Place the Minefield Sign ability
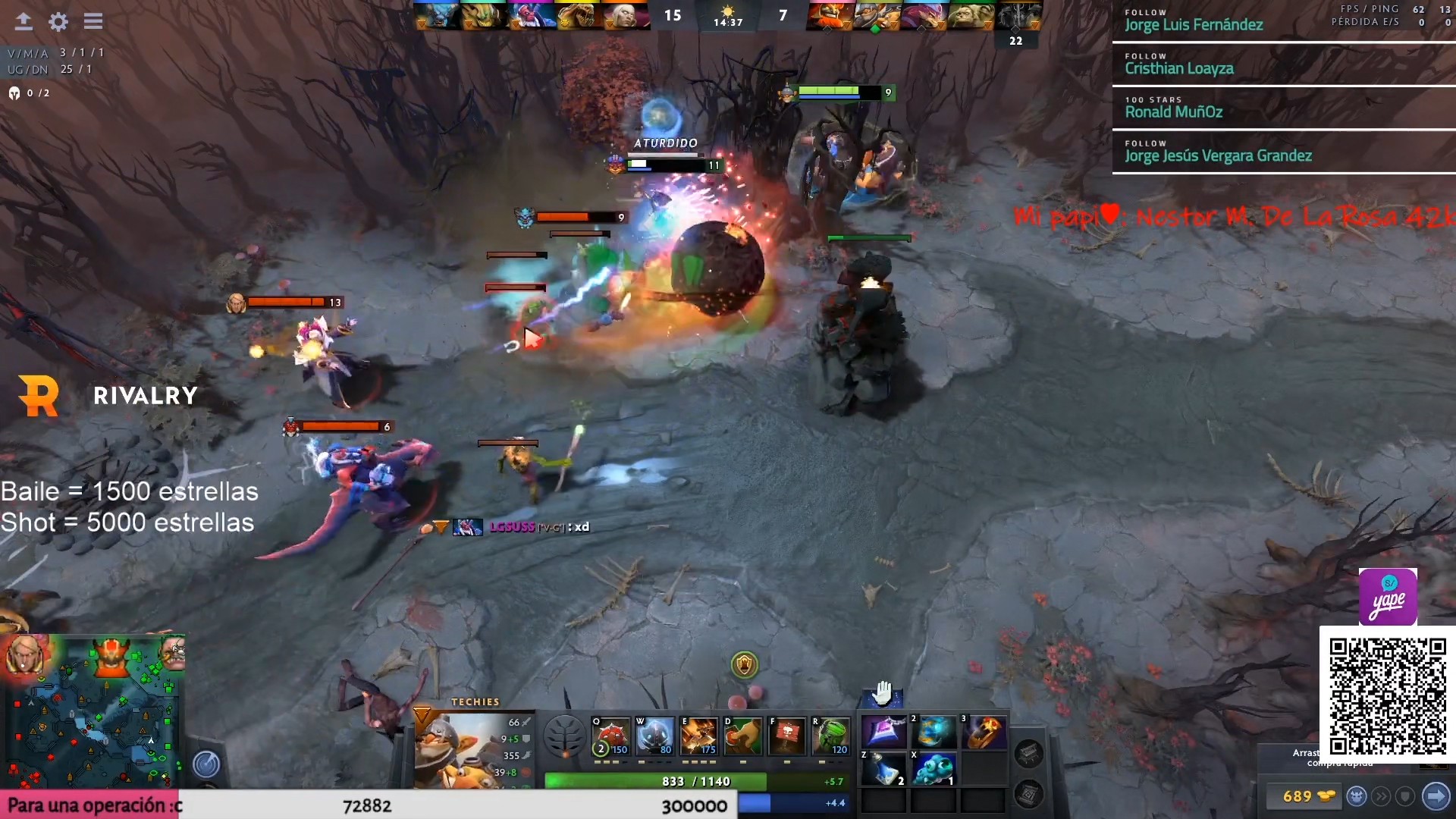Image resolution: width=1456 pixels, height=819 pixels. [787, 736]
